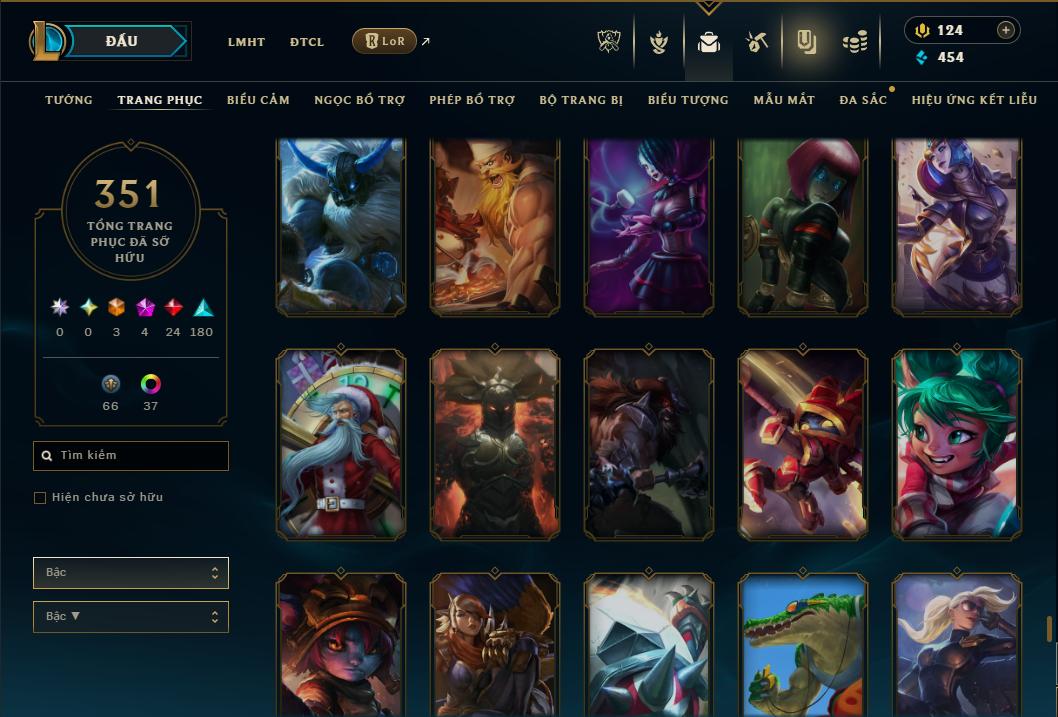Select the Santa Claus skin with white beard
1058x717 pixels.
(x=341, y=444)
